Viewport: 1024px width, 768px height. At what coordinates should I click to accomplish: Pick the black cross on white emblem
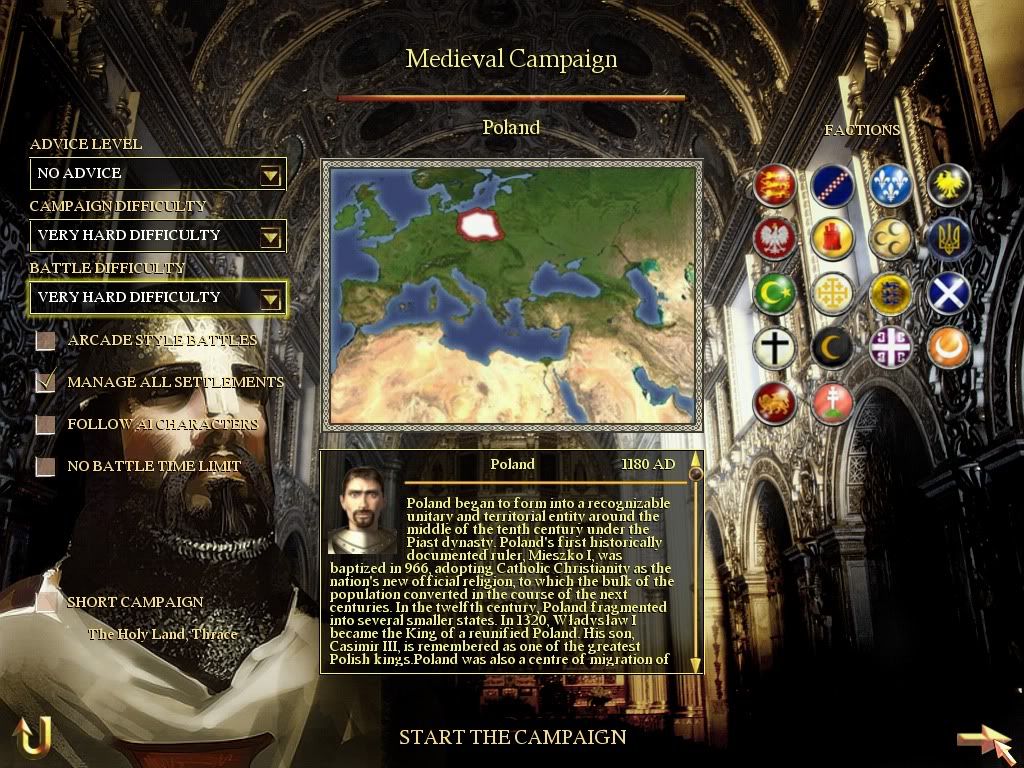click(x=775, y=347)
